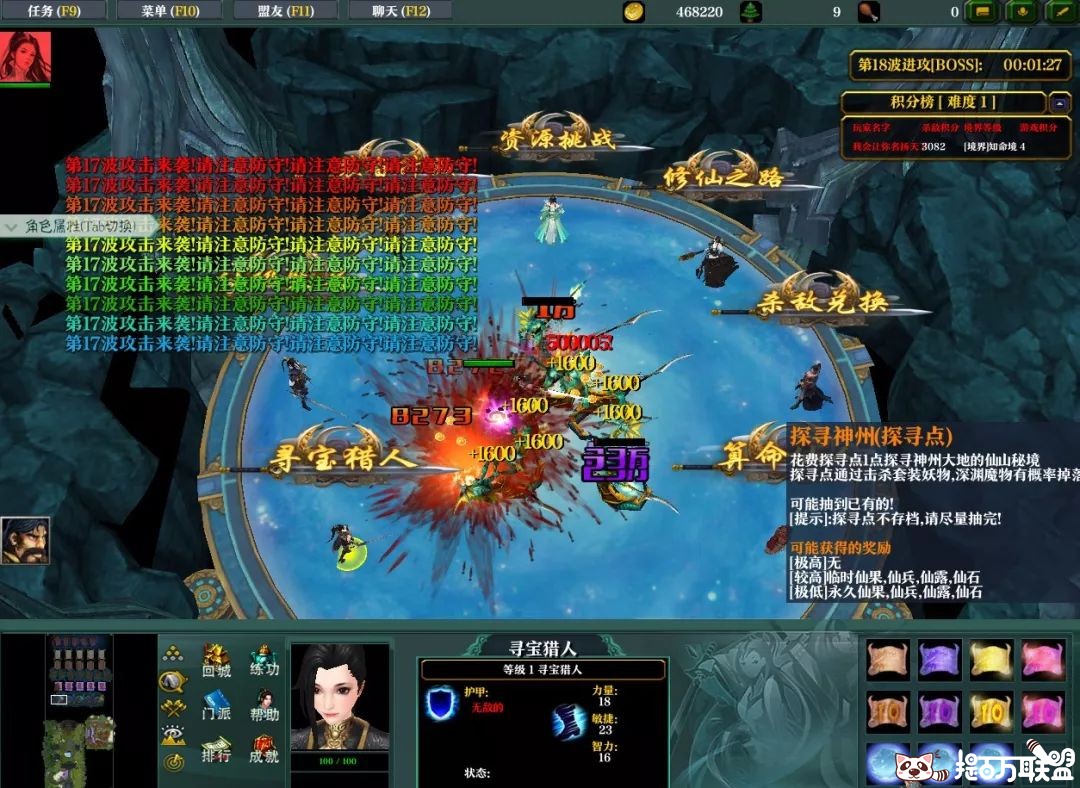Choose the pink scroll marked 10

tap(1042, 712)
